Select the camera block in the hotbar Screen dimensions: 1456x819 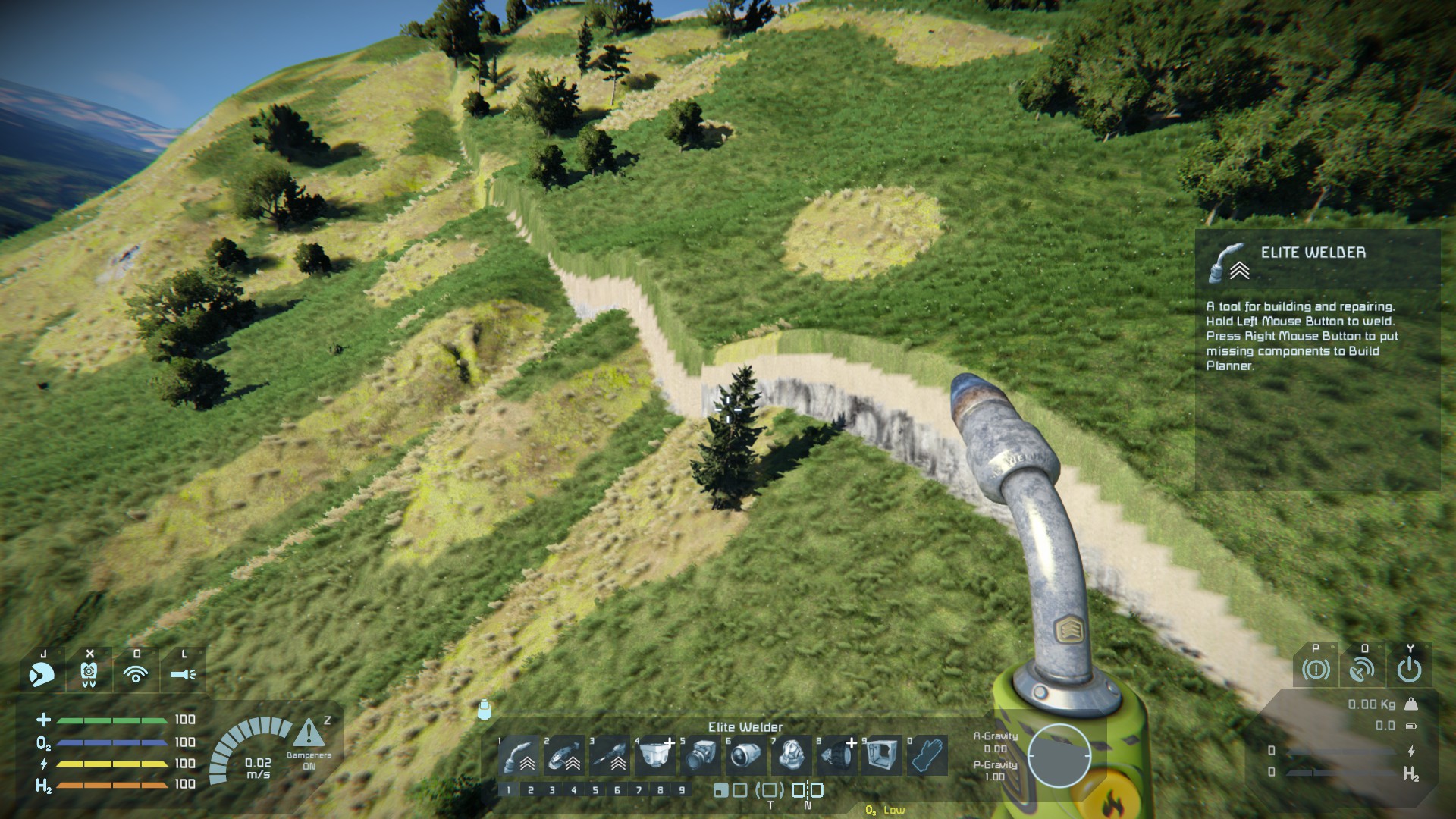click(x=701, y=755)
